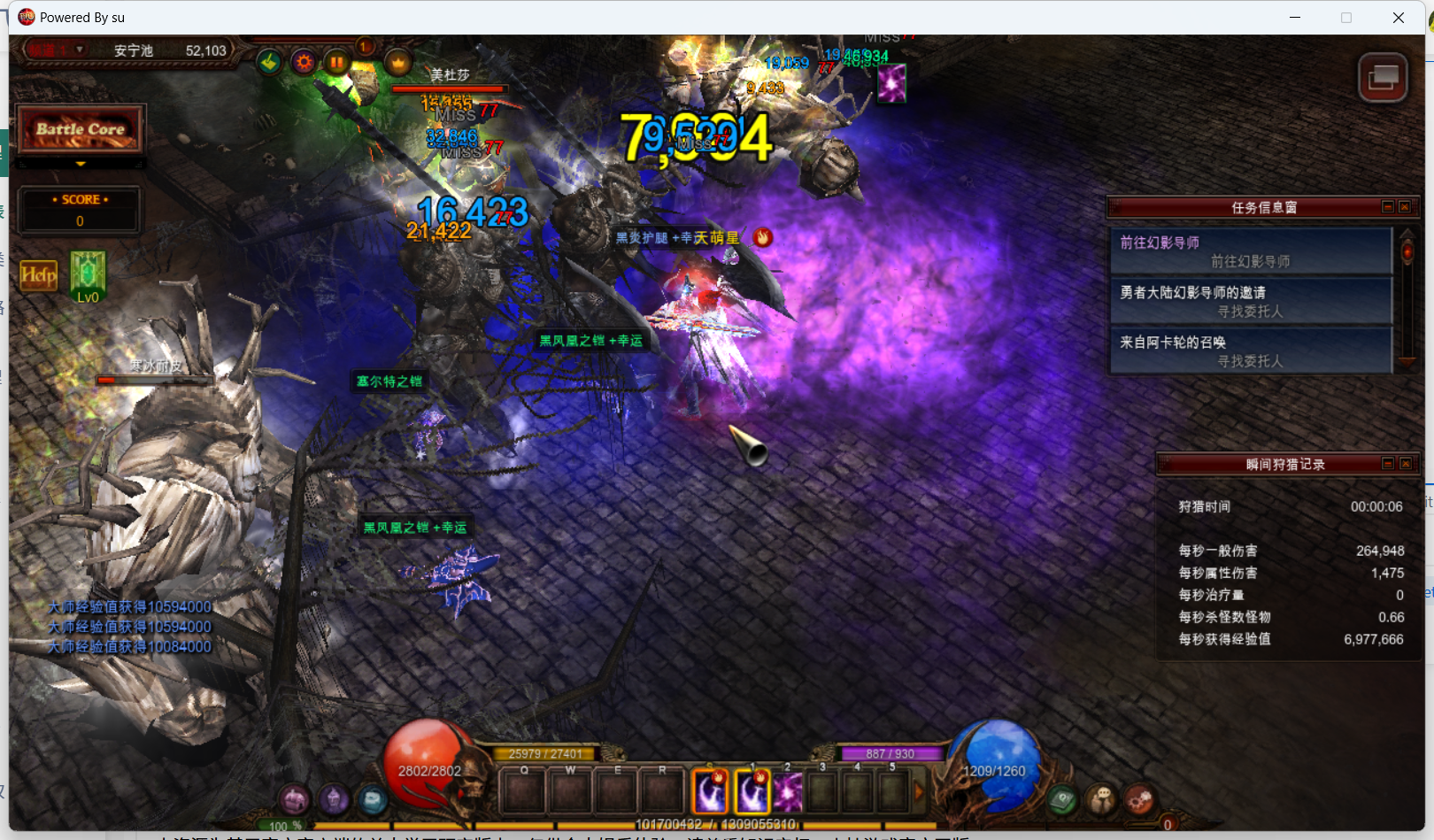This screenshot has width=1434, height=840.
Task: Click the orange pause icon
Action: (336, 62)
